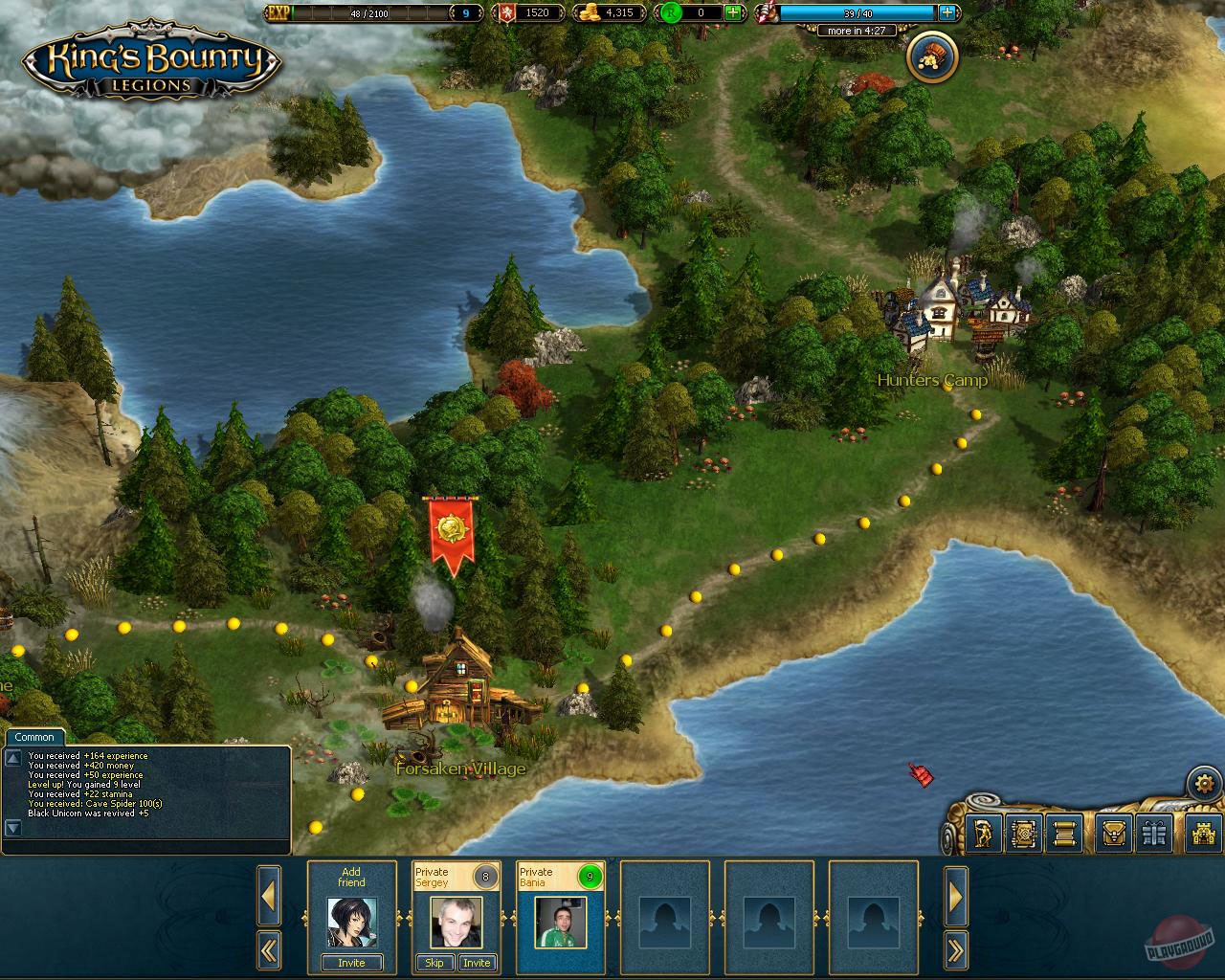
Task: View quests via the scroll icon
Action: [1065, 834]
